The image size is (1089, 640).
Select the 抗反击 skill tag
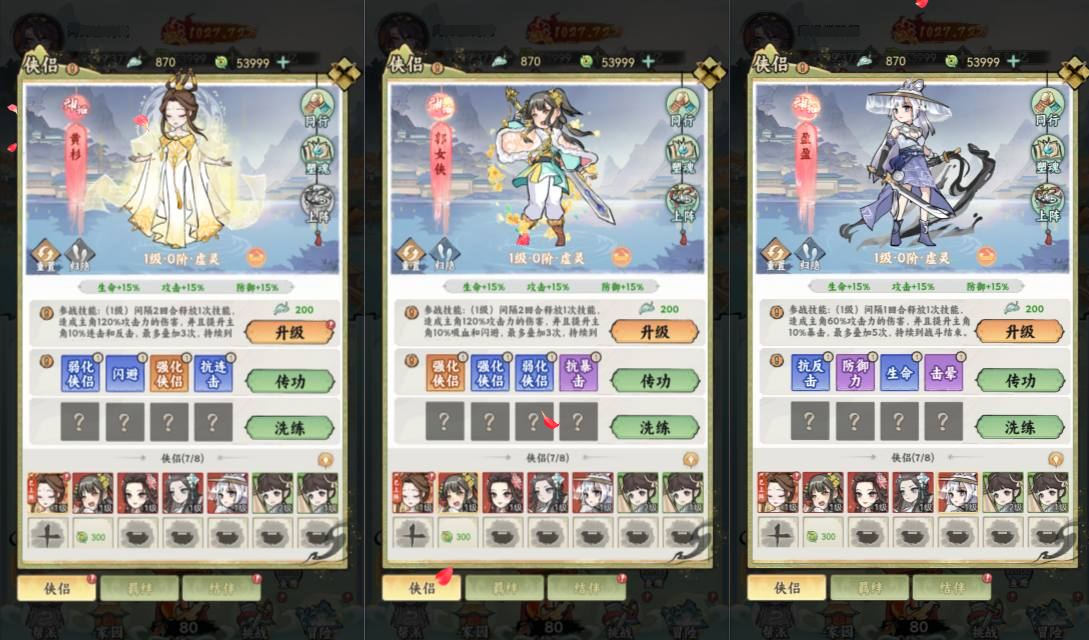[809, 373]
